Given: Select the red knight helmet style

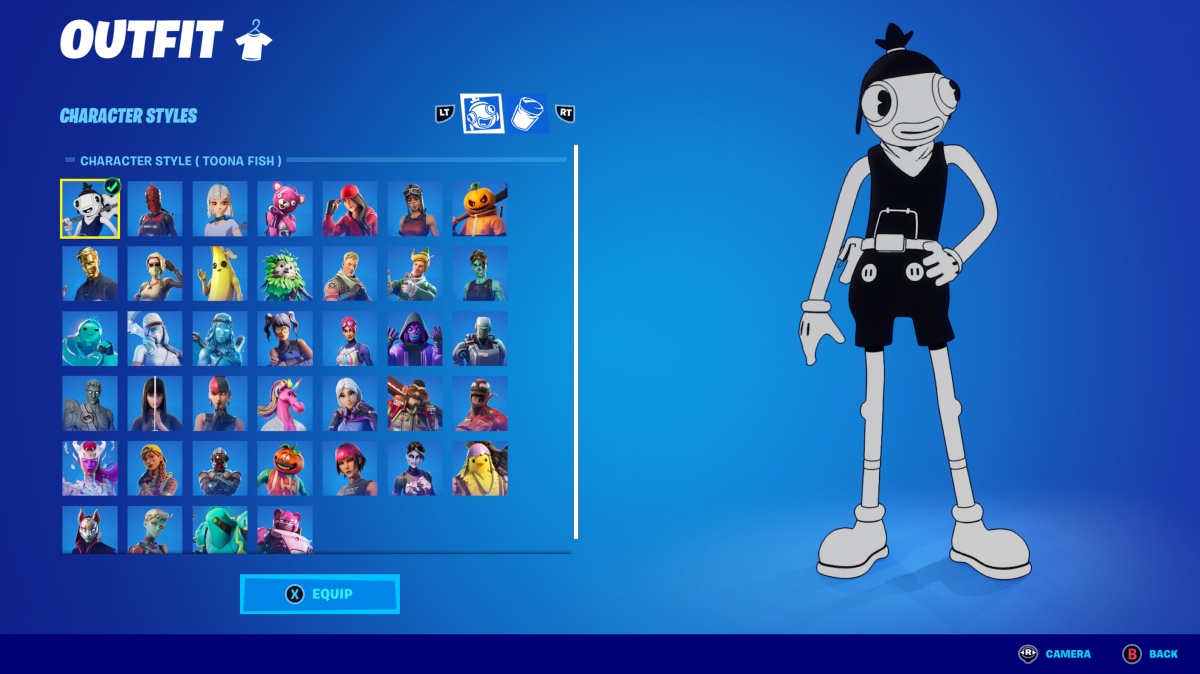Looking at the screenshot, I should coord(155,209).
